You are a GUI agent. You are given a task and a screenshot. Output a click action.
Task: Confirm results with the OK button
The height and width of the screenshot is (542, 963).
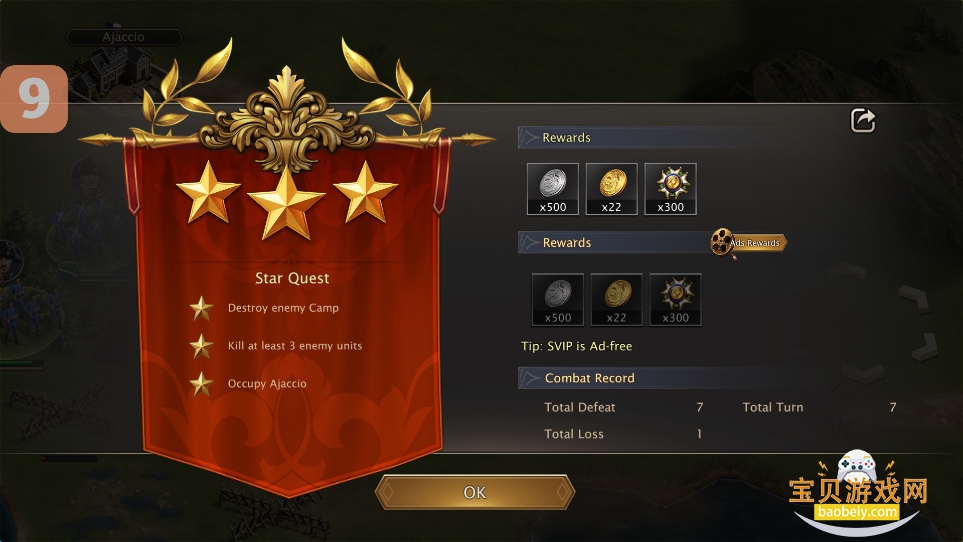pos(475,492)
